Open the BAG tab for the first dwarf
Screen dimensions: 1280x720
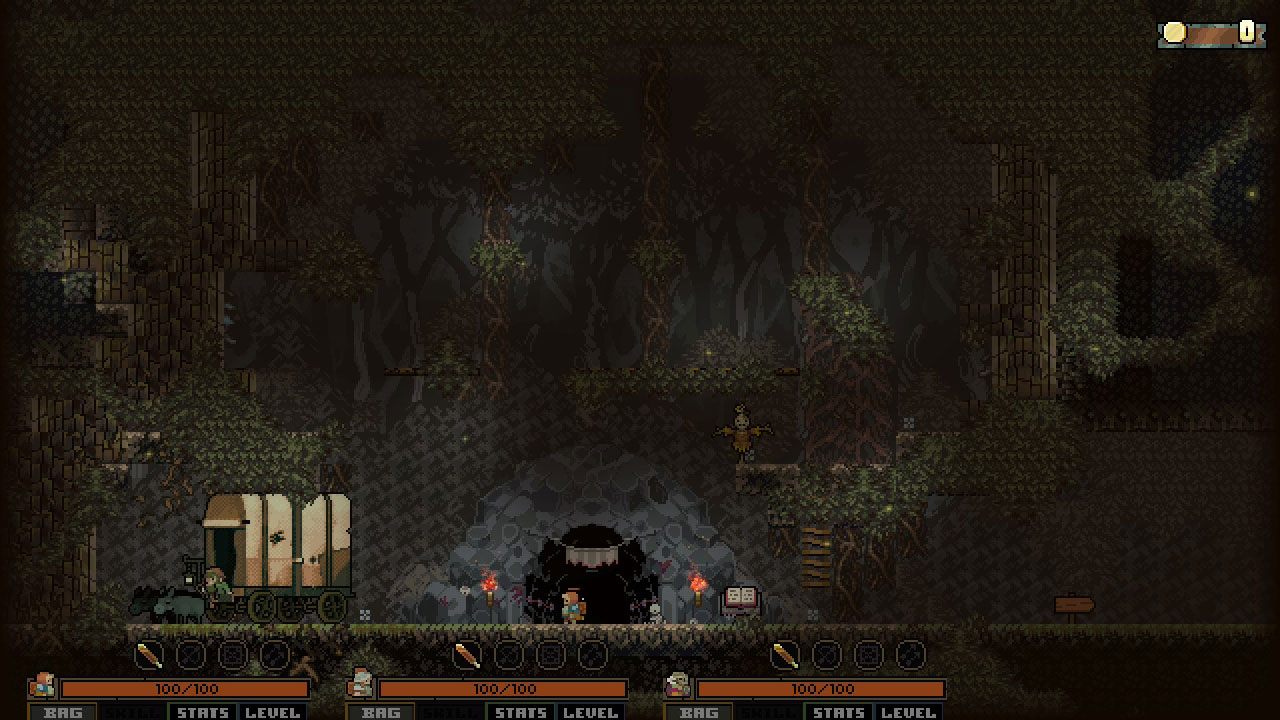64,713
